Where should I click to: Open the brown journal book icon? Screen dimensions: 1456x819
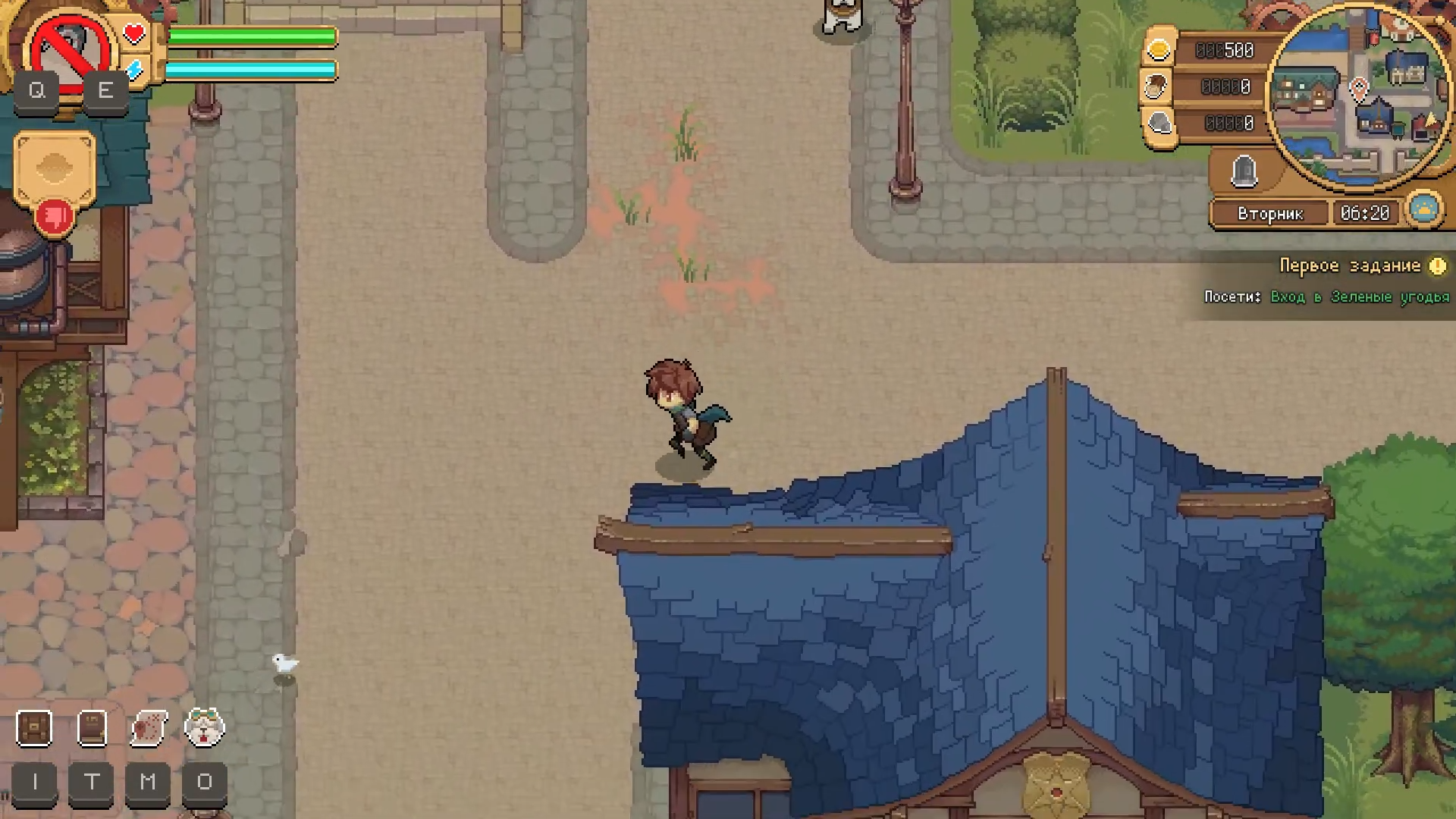click(x=92, y=728)
